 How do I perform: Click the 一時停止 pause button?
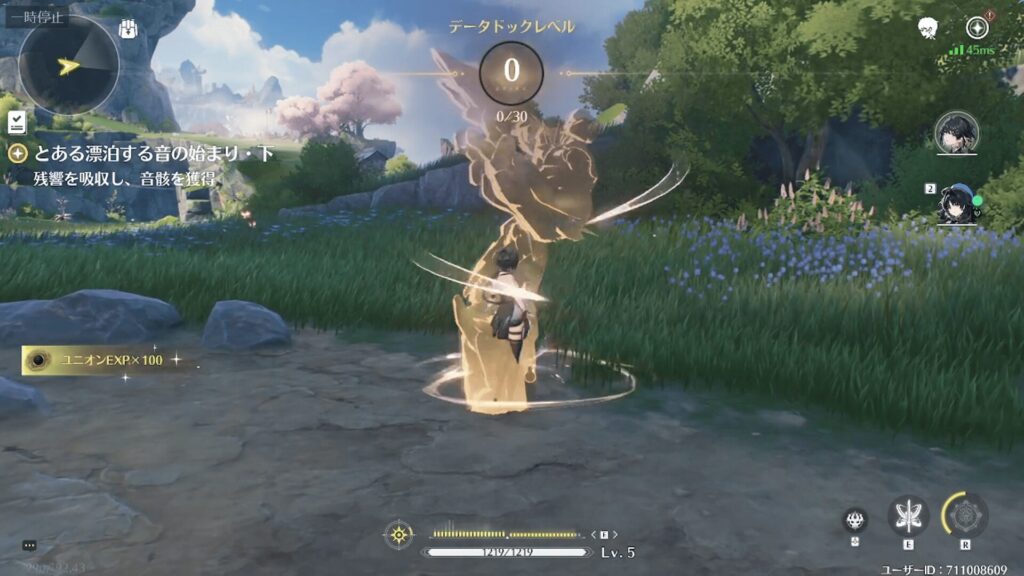36,16
